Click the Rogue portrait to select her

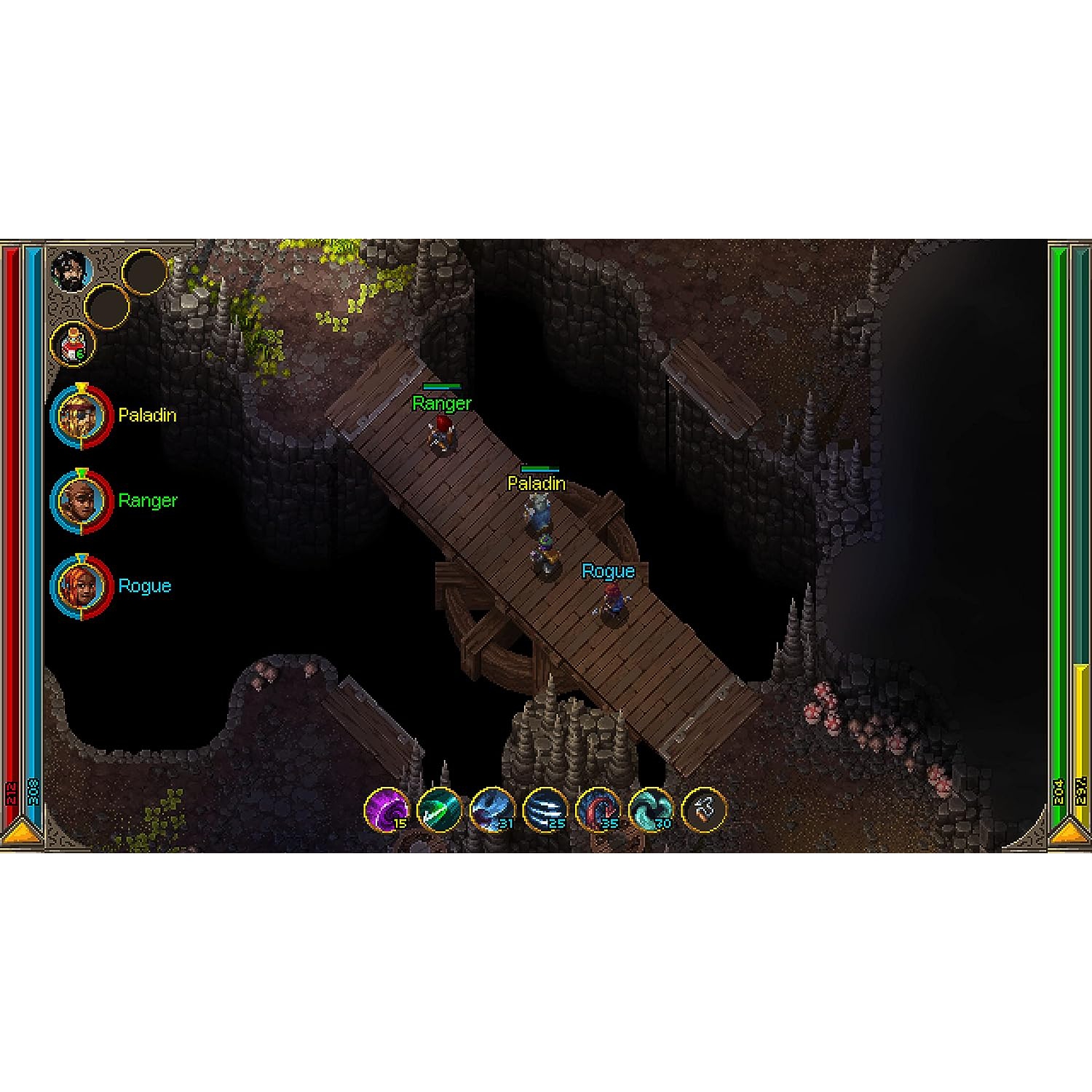[82, 586]
